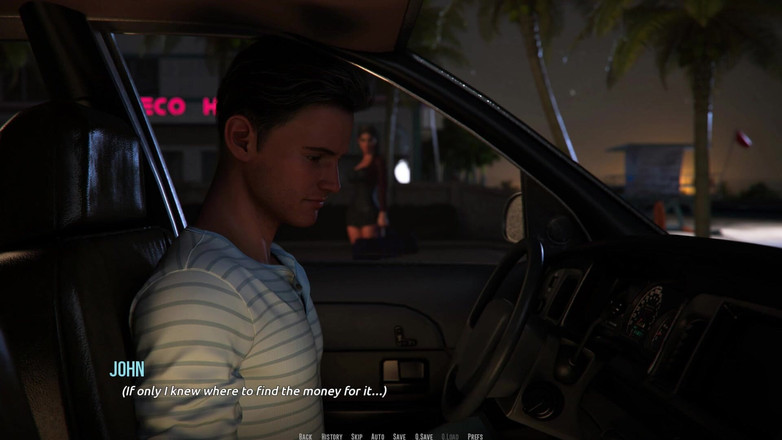Viewport: 782px width, 440px height.
Task: Open Prefs settings menu
Action: 475,436
